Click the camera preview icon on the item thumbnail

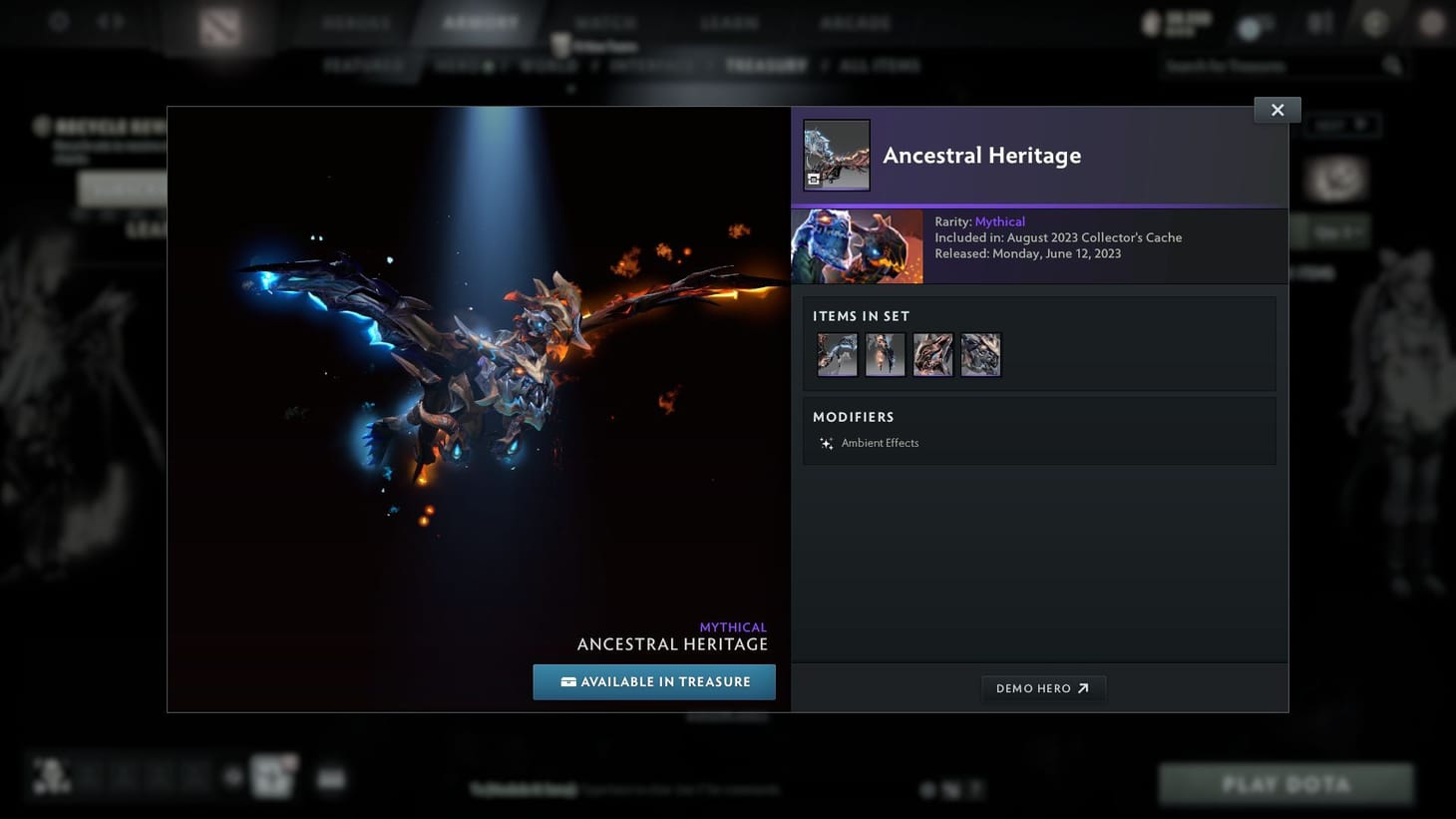(814, 180)
